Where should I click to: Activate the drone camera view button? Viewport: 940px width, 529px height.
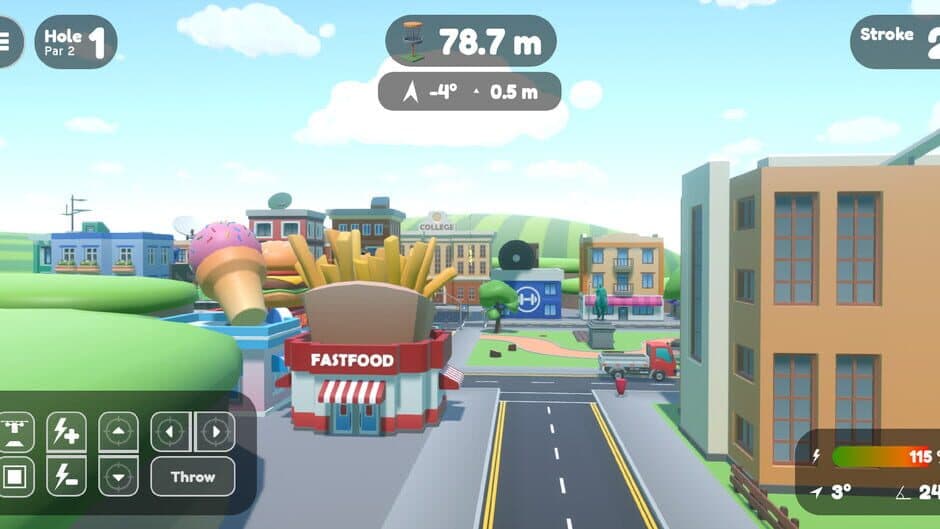[x=17, y=432]
